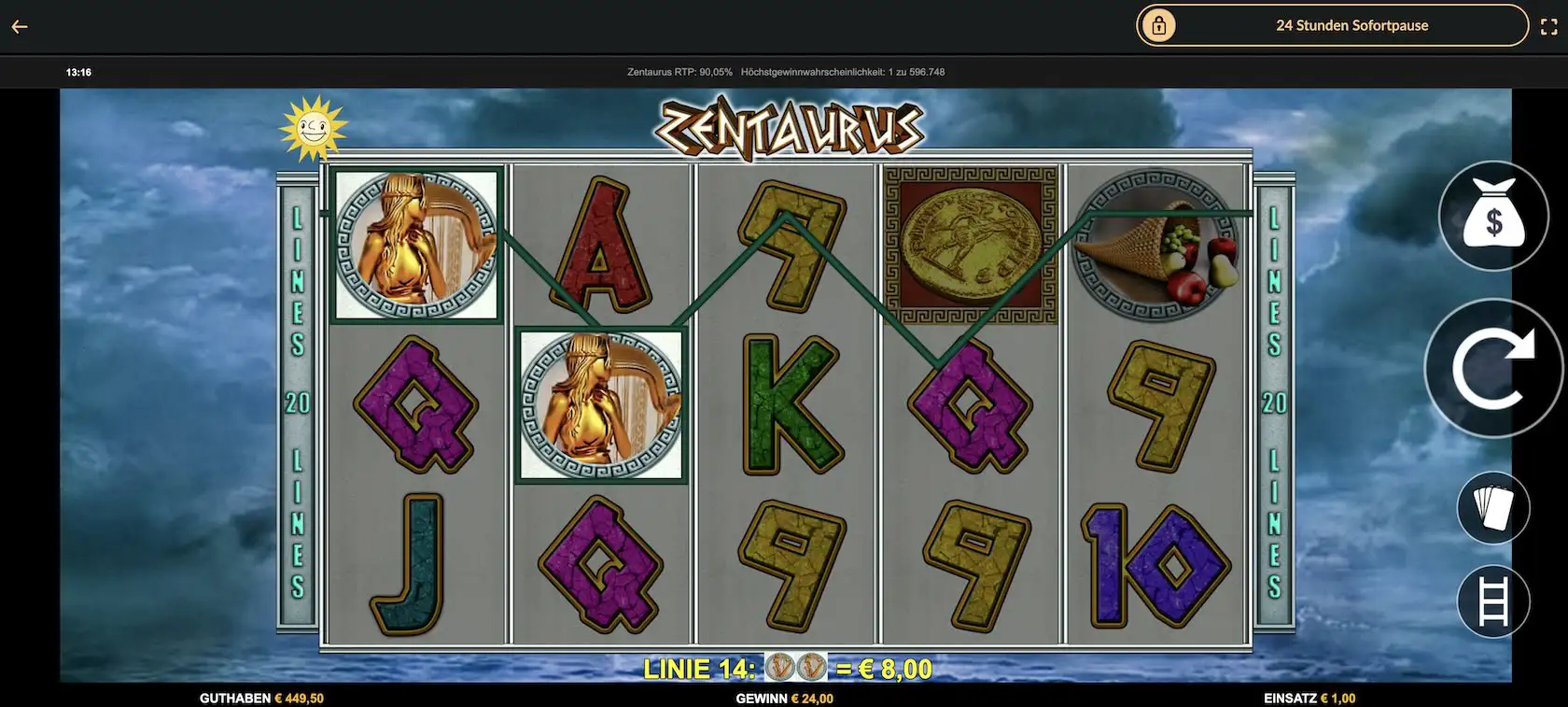Click the left LINES 20 panel
The image size is (1568, 707).
(298, 402)
